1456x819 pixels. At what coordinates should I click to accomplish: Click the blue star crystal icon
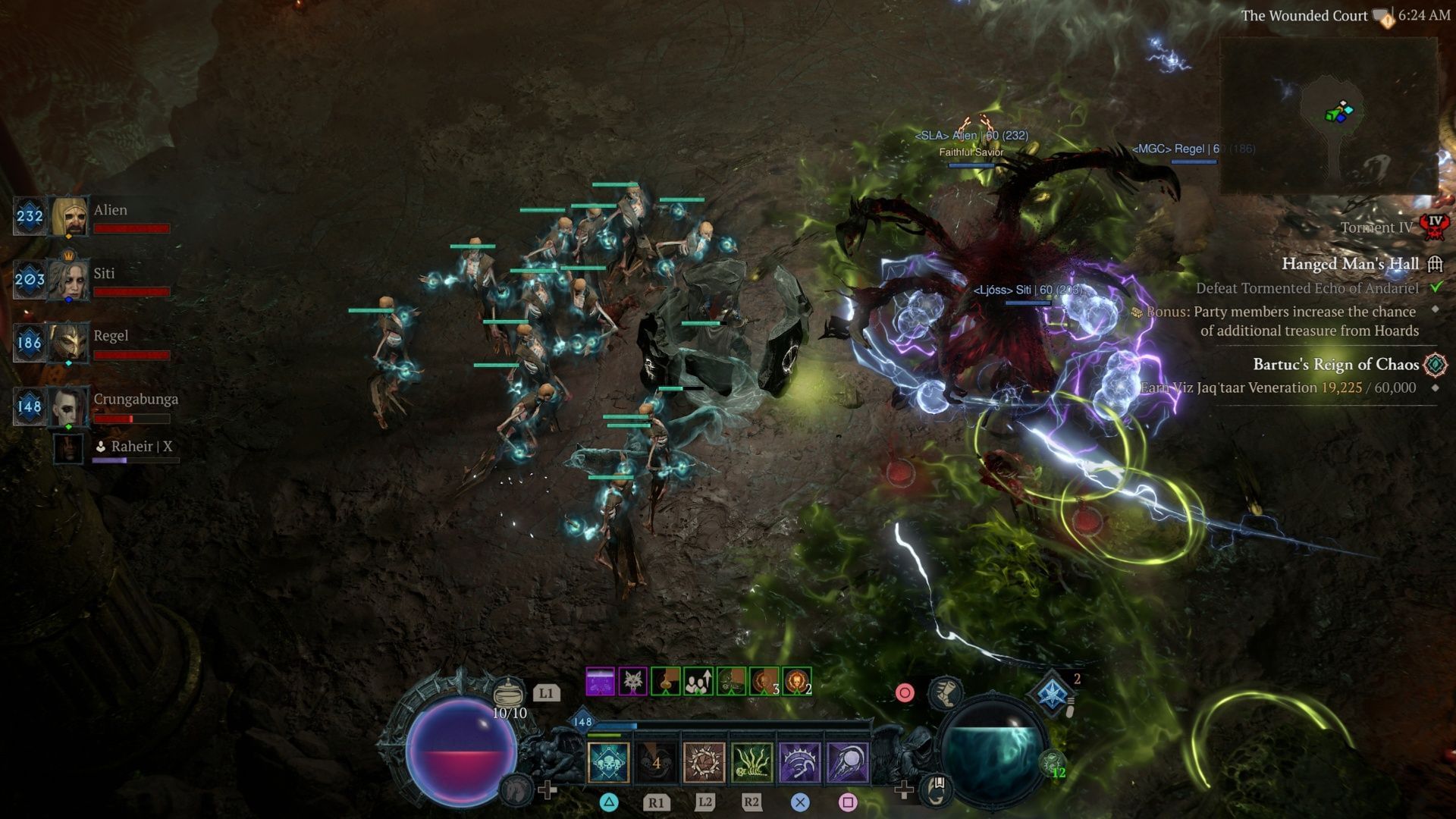pyautogui.click(x=1053, y=693)
